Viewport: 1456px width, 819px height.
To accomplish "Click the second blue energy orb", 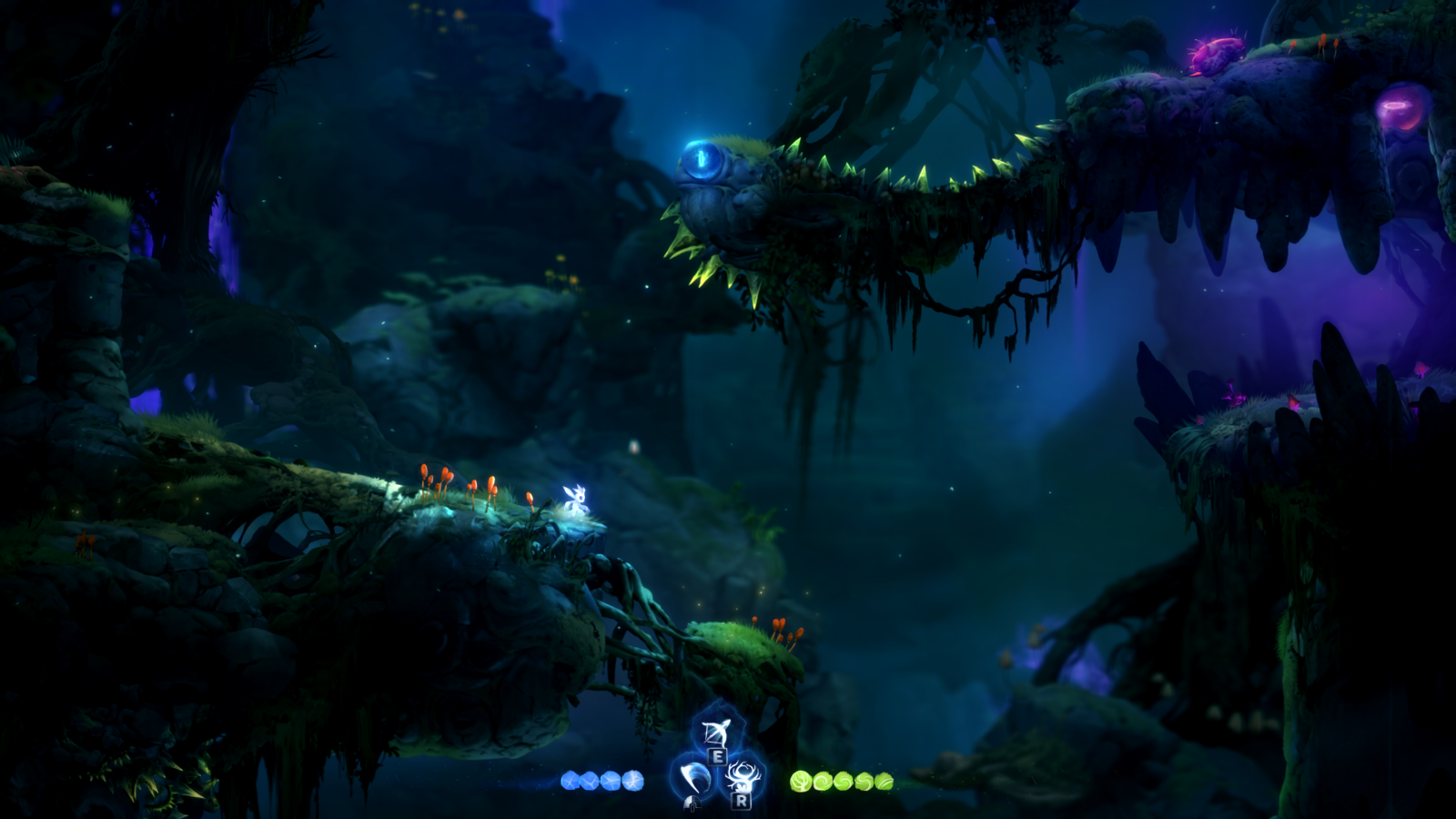I will point(588,779).
